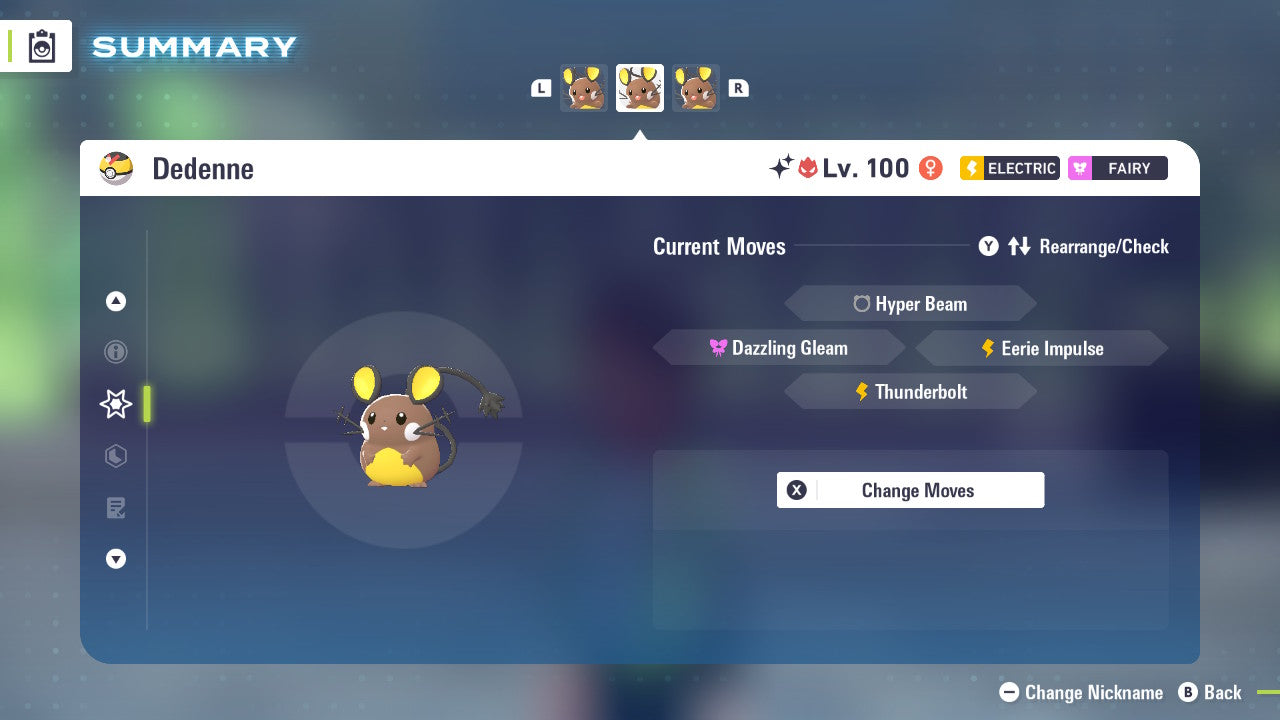Click the Fairy type badge
Viewport: 1280px width, 720px height.
tap(1117, 168)
